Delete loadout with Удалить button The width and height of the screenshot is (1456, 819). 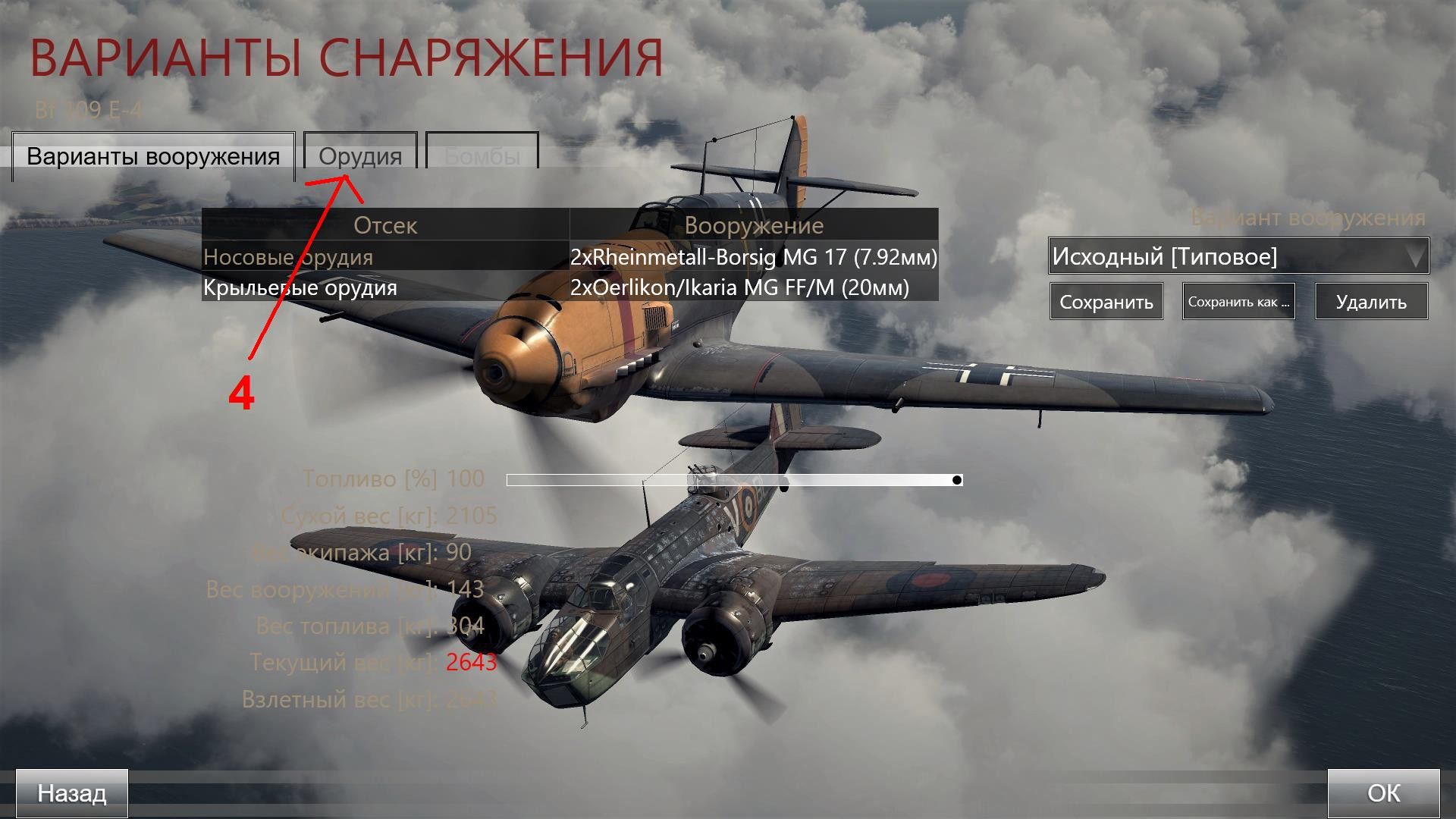click(1371, 302)
